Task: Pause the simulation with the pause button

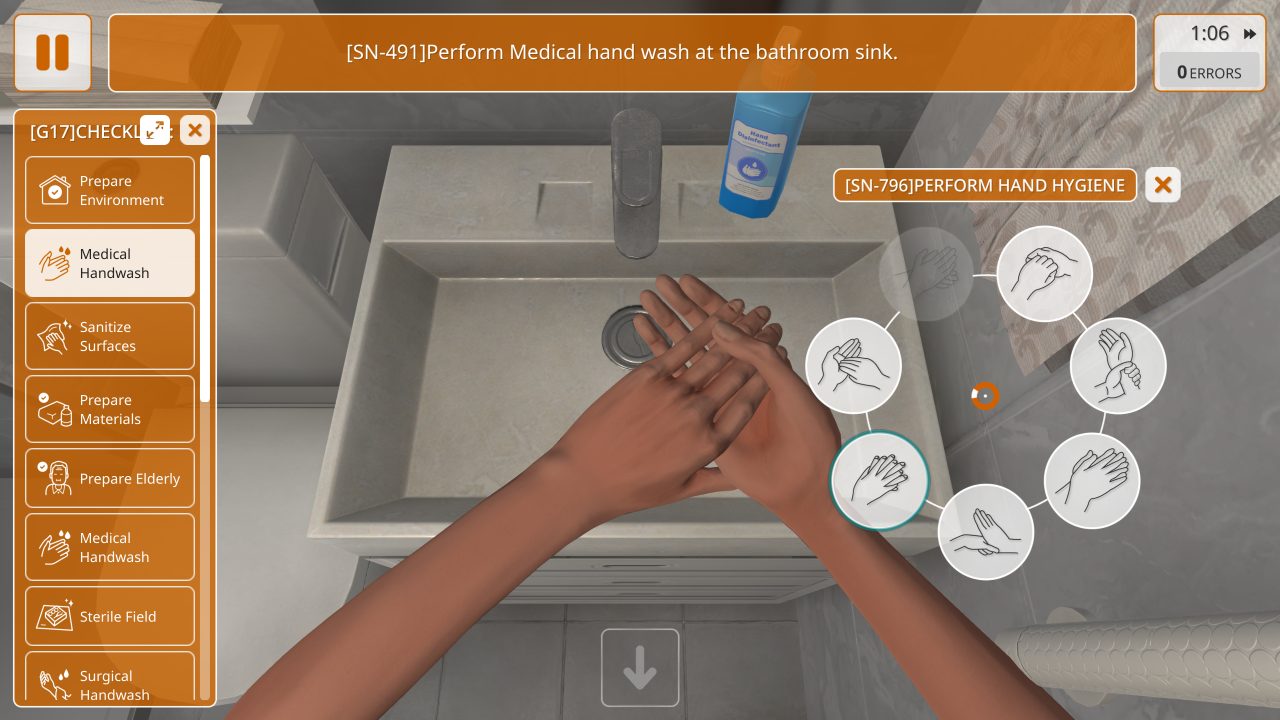Action: point(53,53)
